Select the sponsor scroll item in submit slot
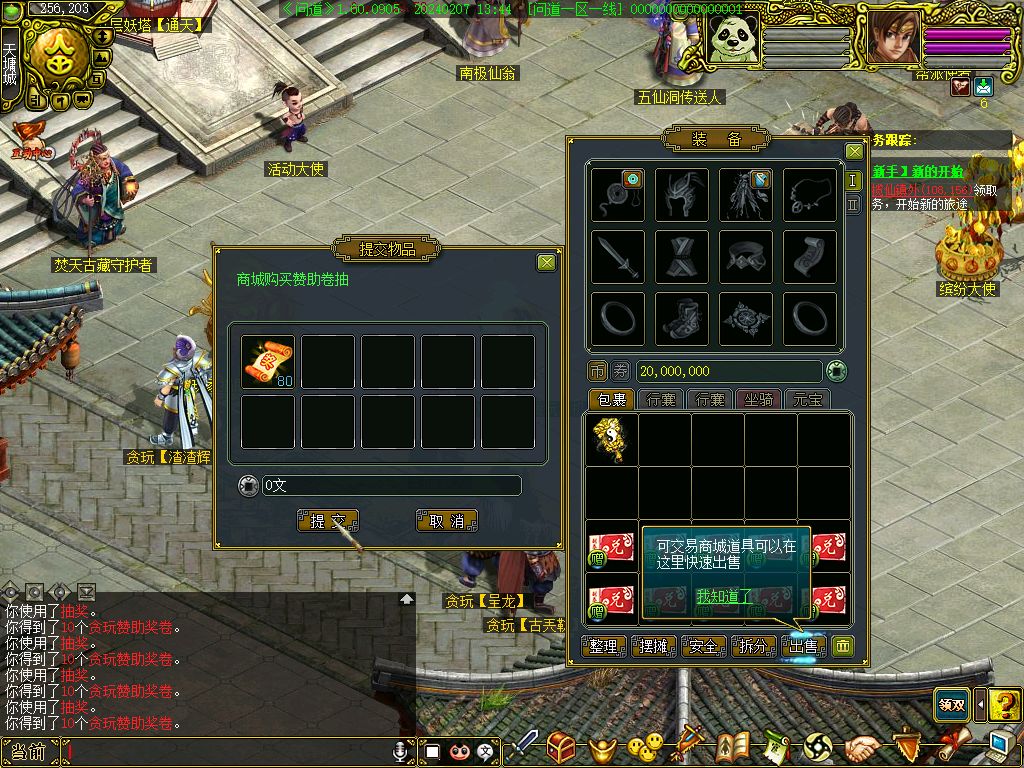This screenshot has height=768, width=1024. [x=268, y=361]
